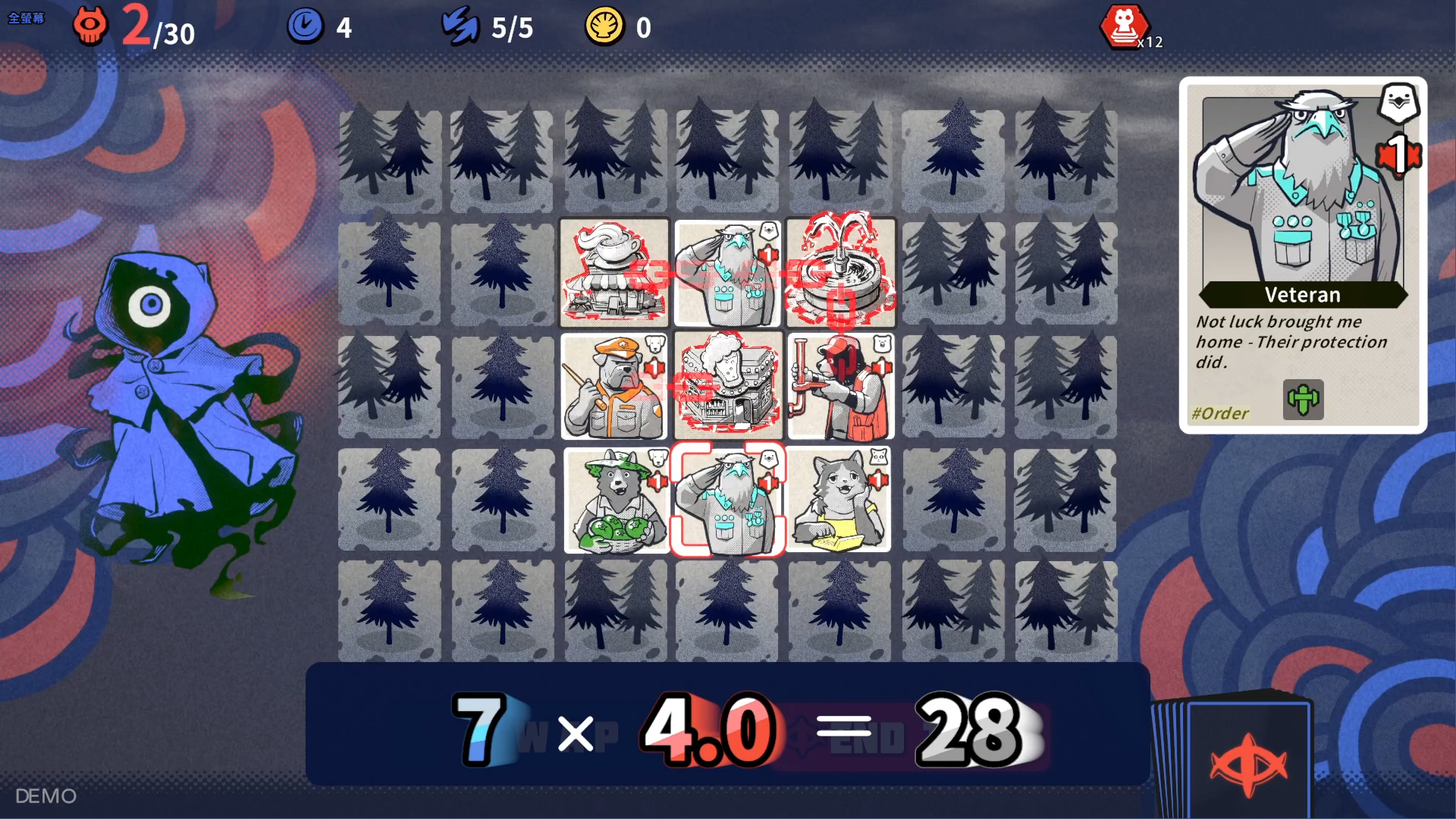Select the coffee shop building tile
1456x819 pixels.
614,273
